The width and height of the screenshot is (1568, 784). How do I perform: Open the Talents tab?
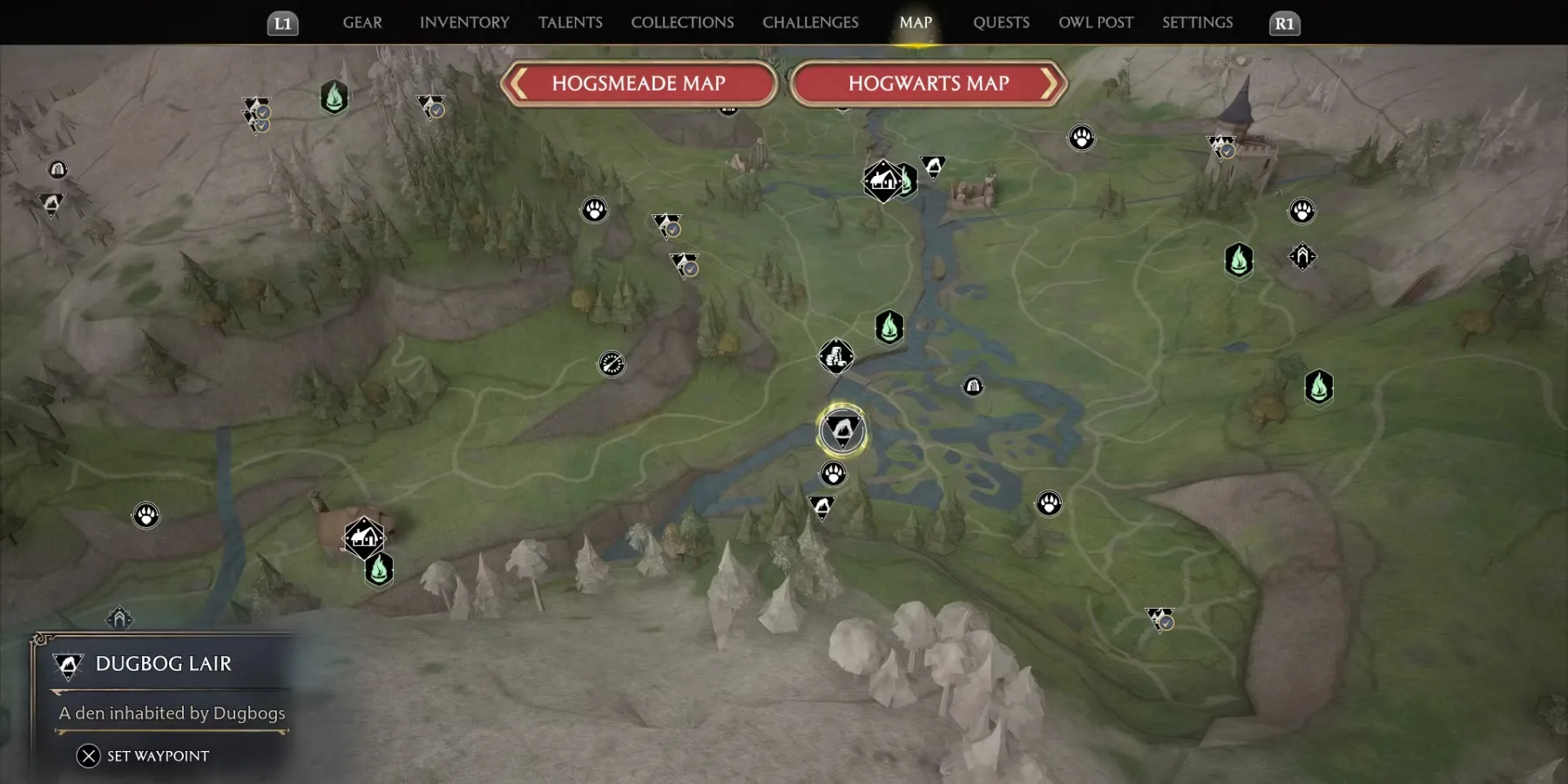click(570, 23)
